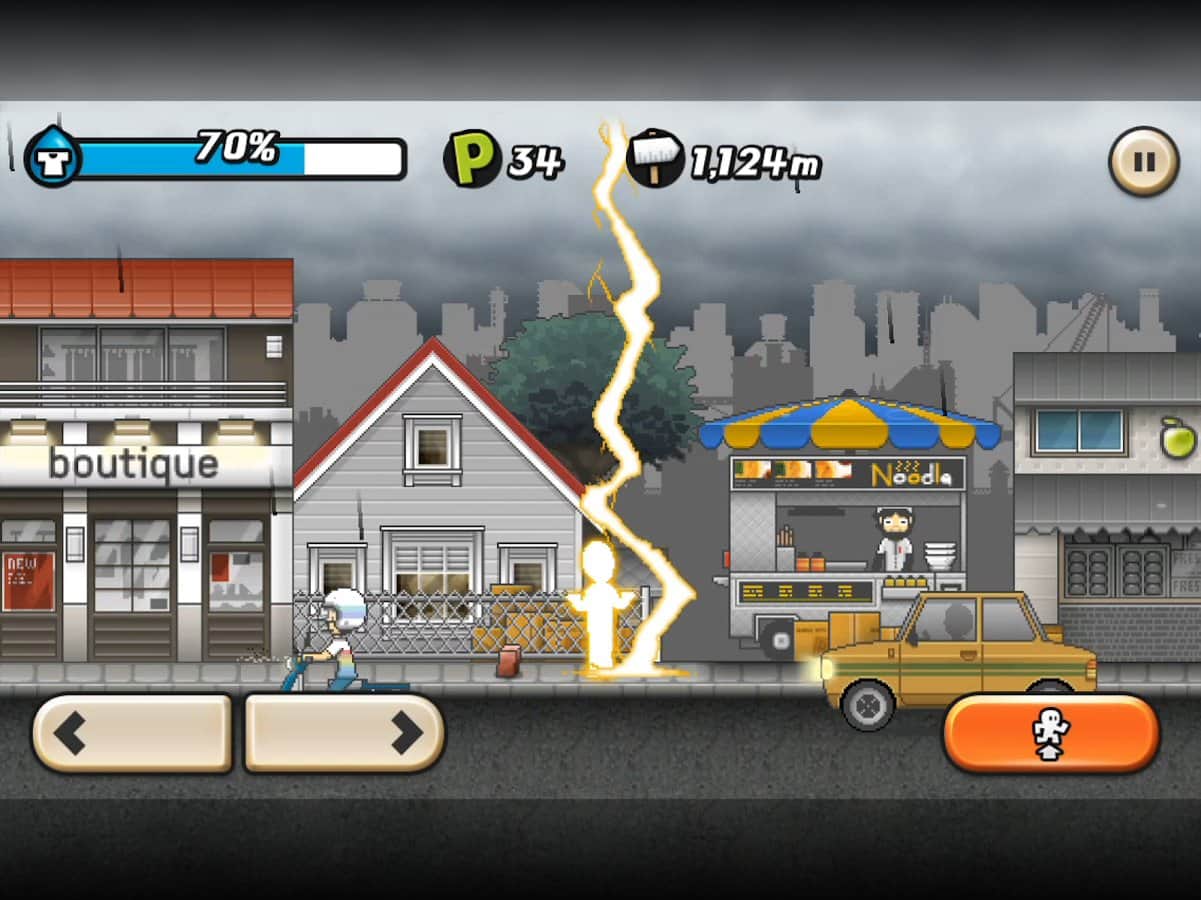Hit the orange jump button

pyautogui.click(x=1050, y=734)
